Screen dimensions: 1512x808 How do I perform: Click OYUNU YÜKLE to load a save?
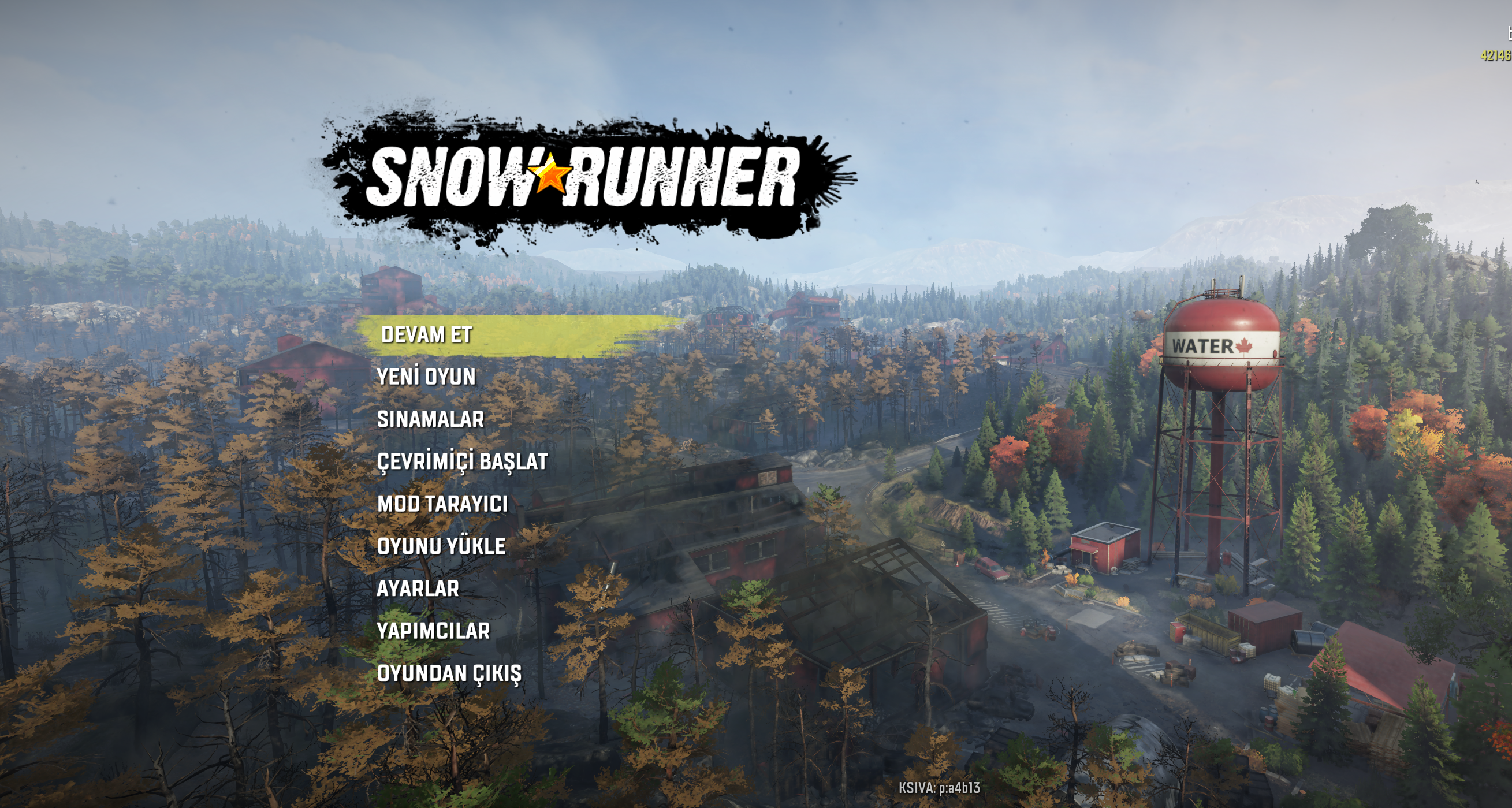[x=441, y=546]
